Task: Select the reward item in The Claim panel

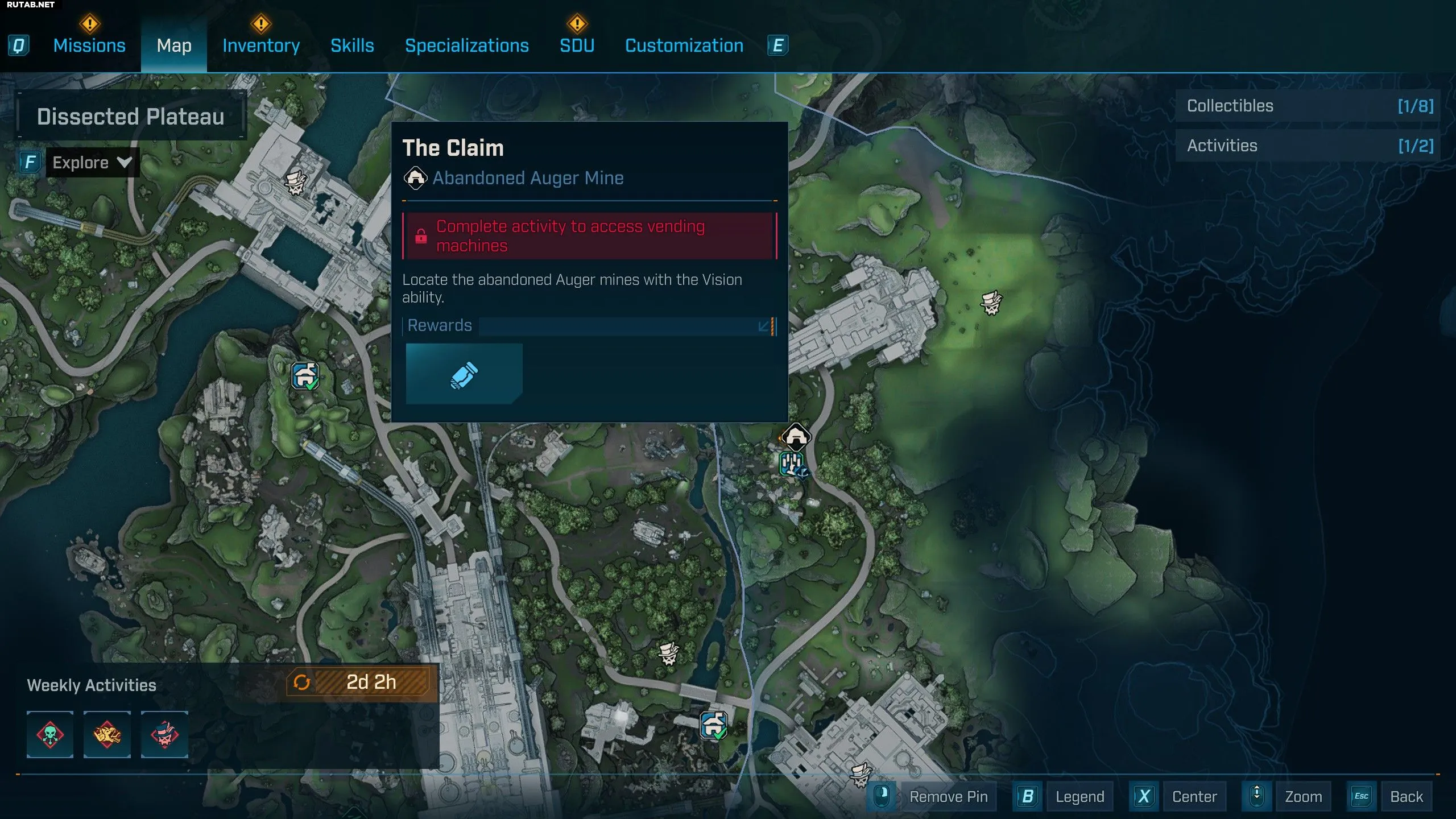Action: pyautogui.click(x=464, y=374)
